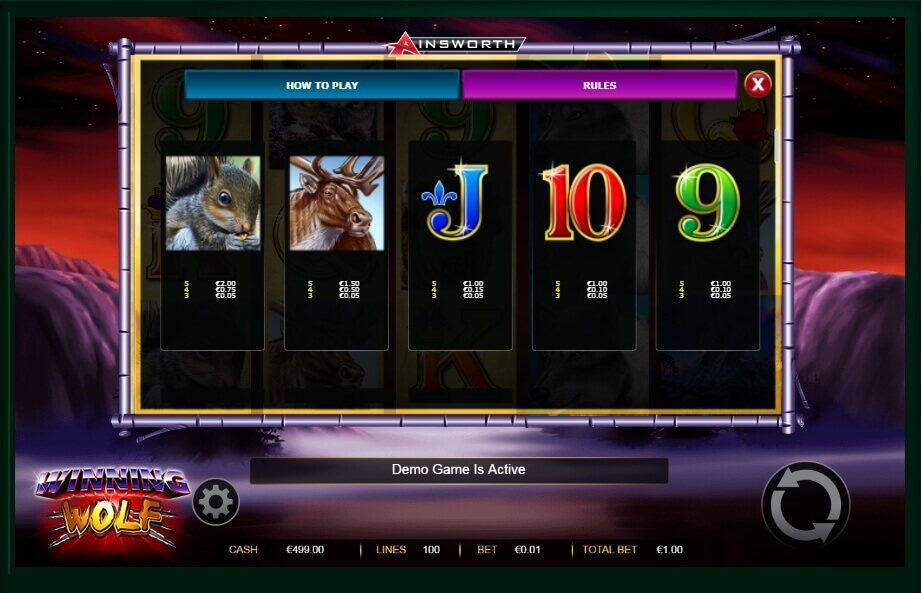Screen dimensions: 922x593
Task: Spin the reels with the circular arrows button
Action: tap(805, 504)
